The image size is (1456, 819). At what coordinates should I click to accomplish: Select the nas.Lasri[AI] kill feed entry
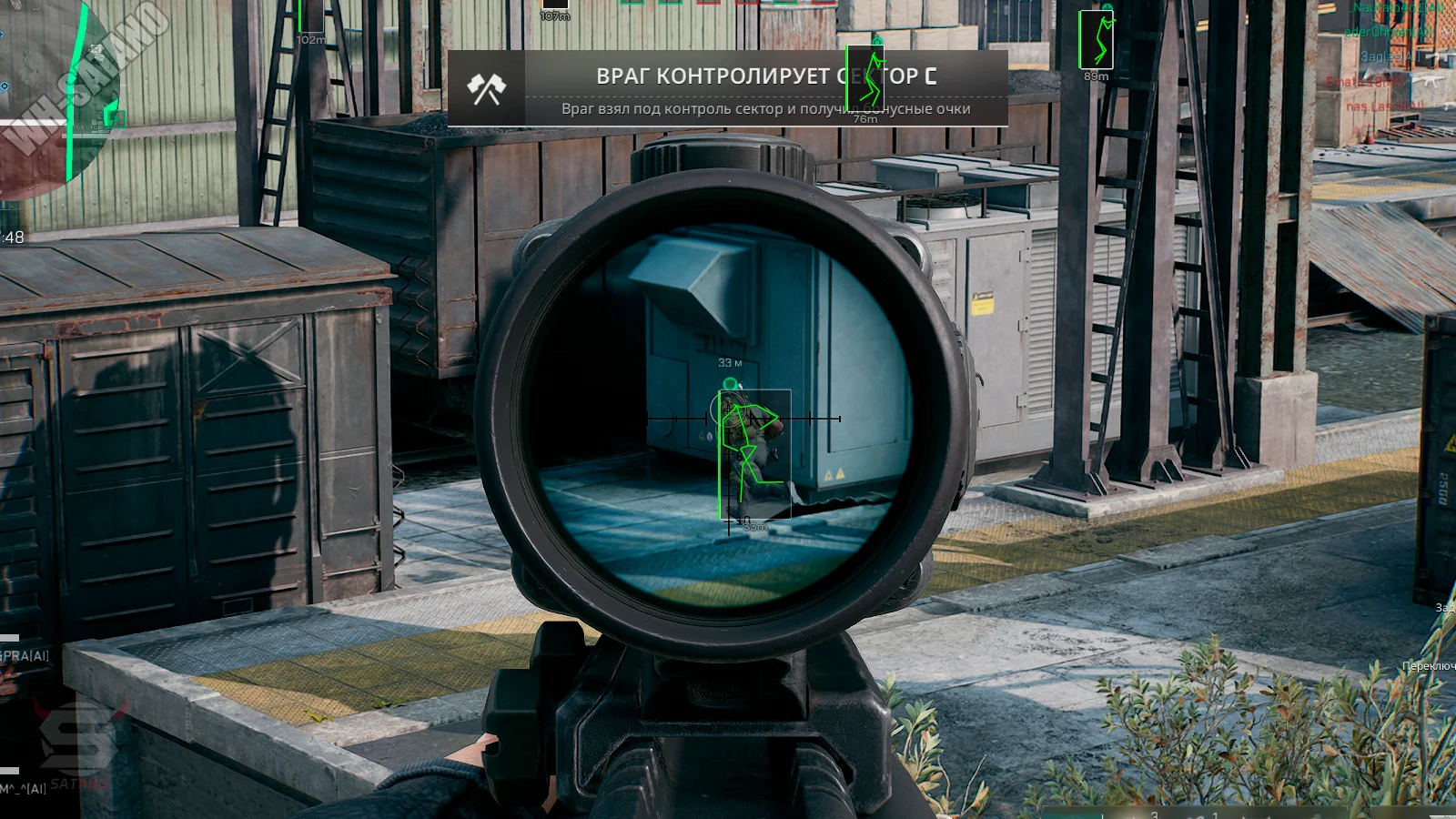click(1383, 106)
